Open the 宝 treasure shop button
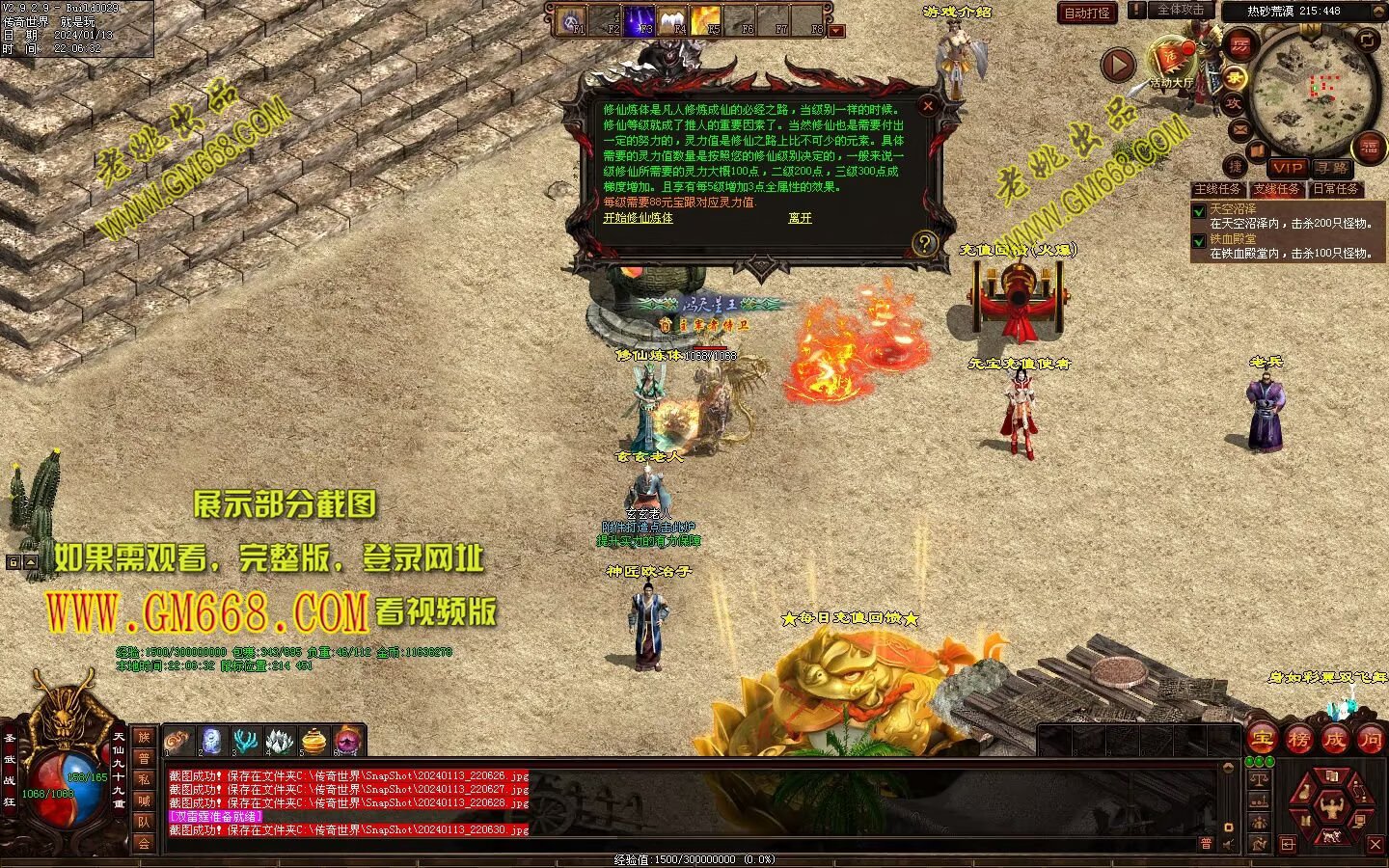 pyautogui.click(x=1262, y=740)
